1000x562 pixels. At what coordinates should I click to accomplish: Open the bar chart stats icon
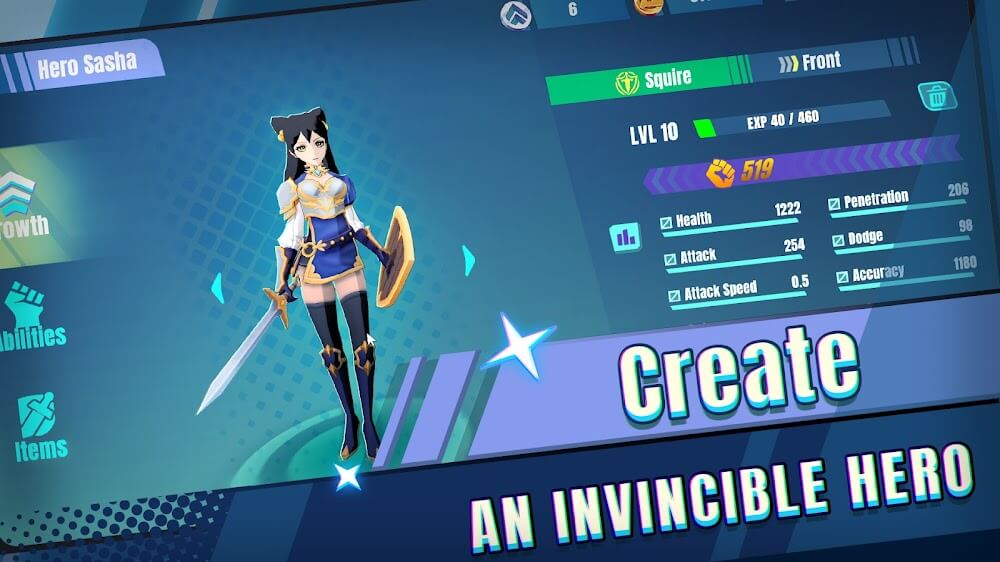(x=626, y=237)
